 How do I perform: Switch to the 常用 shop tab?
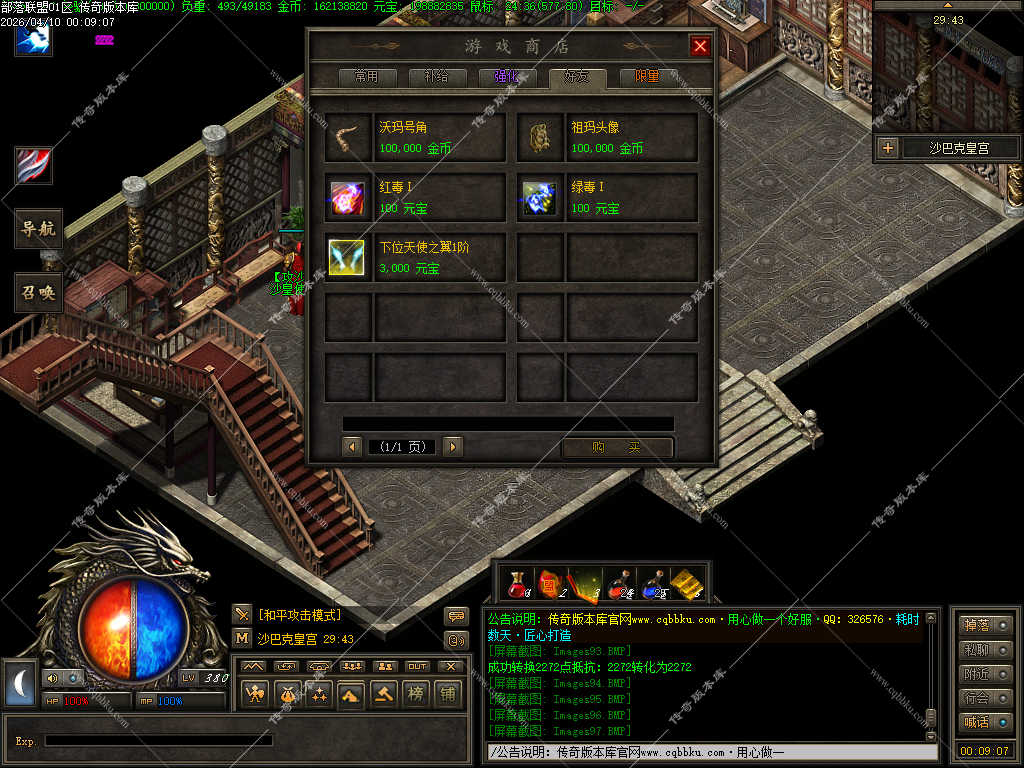pos(359,77)
